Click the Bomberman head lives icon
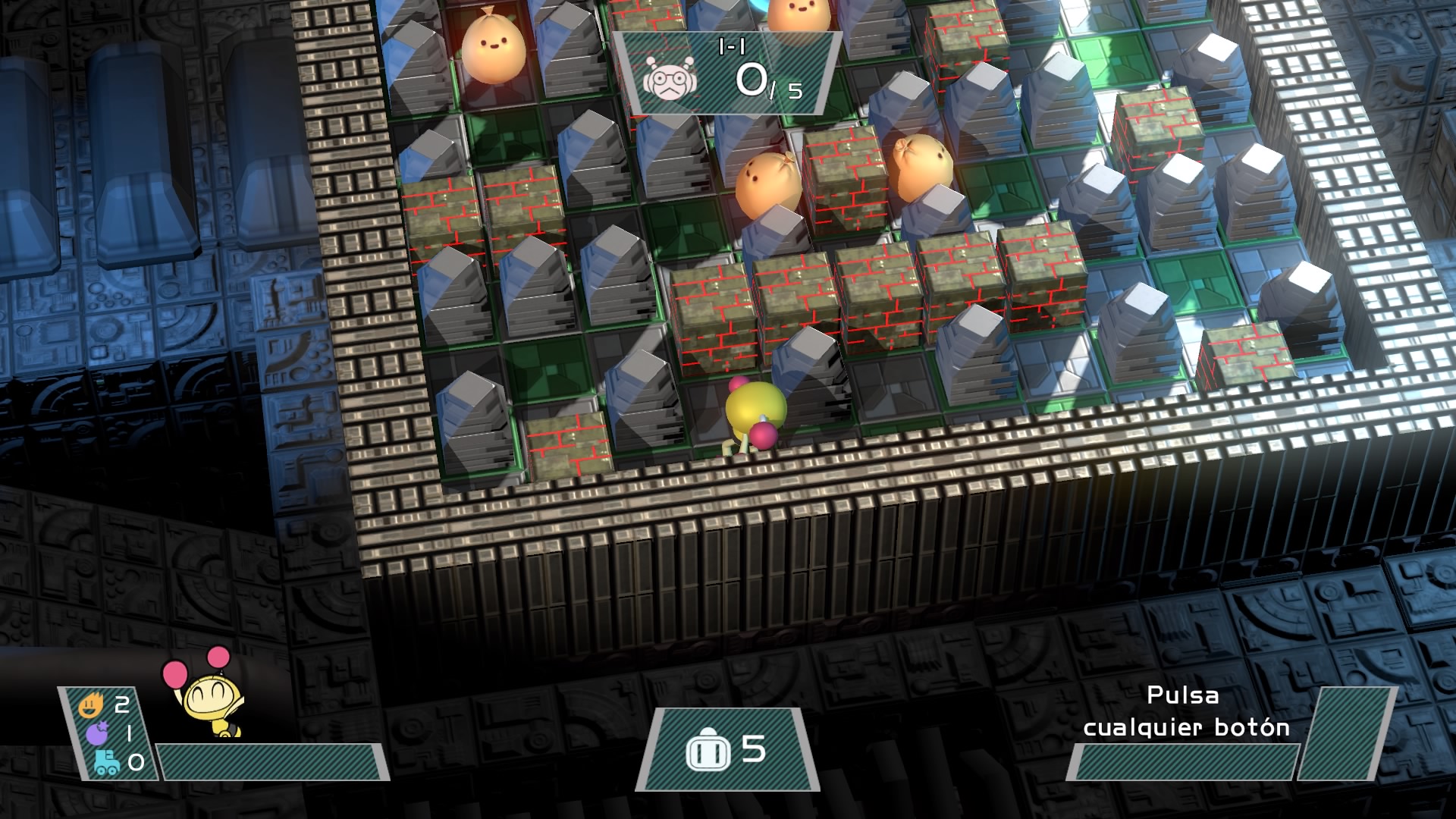 tap(708, 752)
